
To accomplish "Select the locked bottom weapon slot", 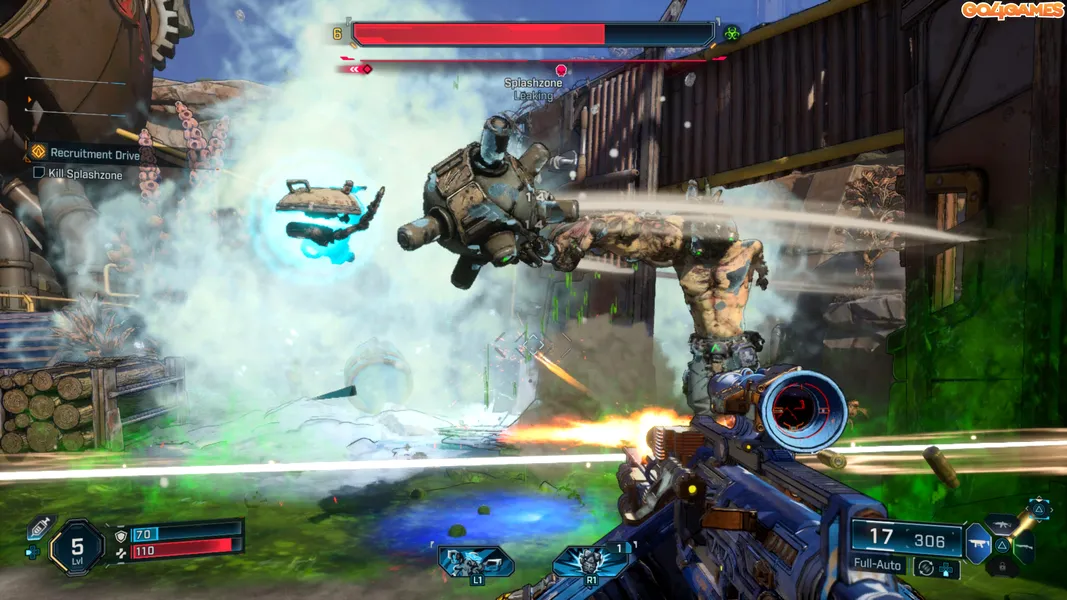I will (x=1003, y=567).
